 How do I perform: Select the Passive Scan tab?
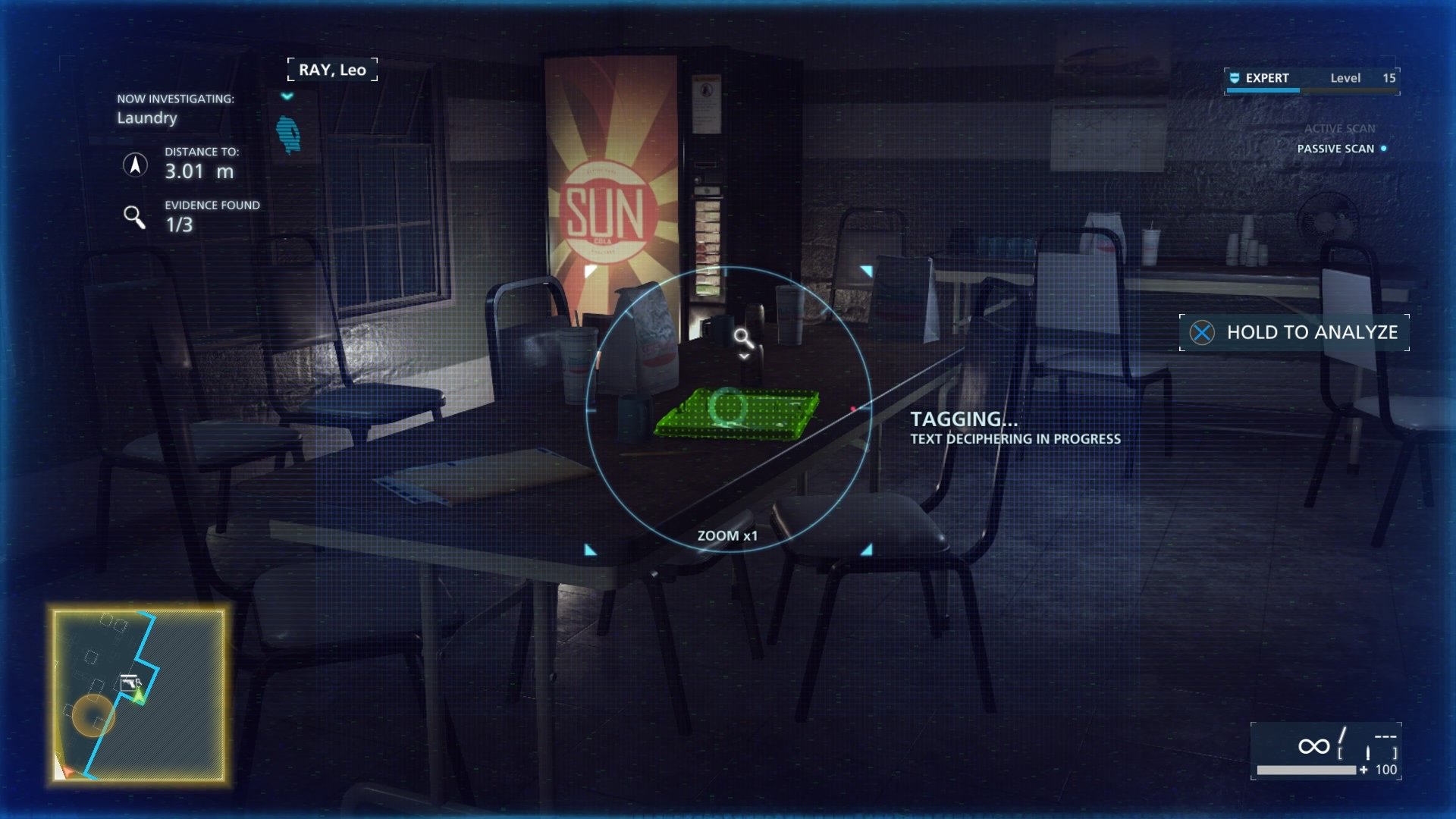pyautogui.click(x=1337, y=149)
